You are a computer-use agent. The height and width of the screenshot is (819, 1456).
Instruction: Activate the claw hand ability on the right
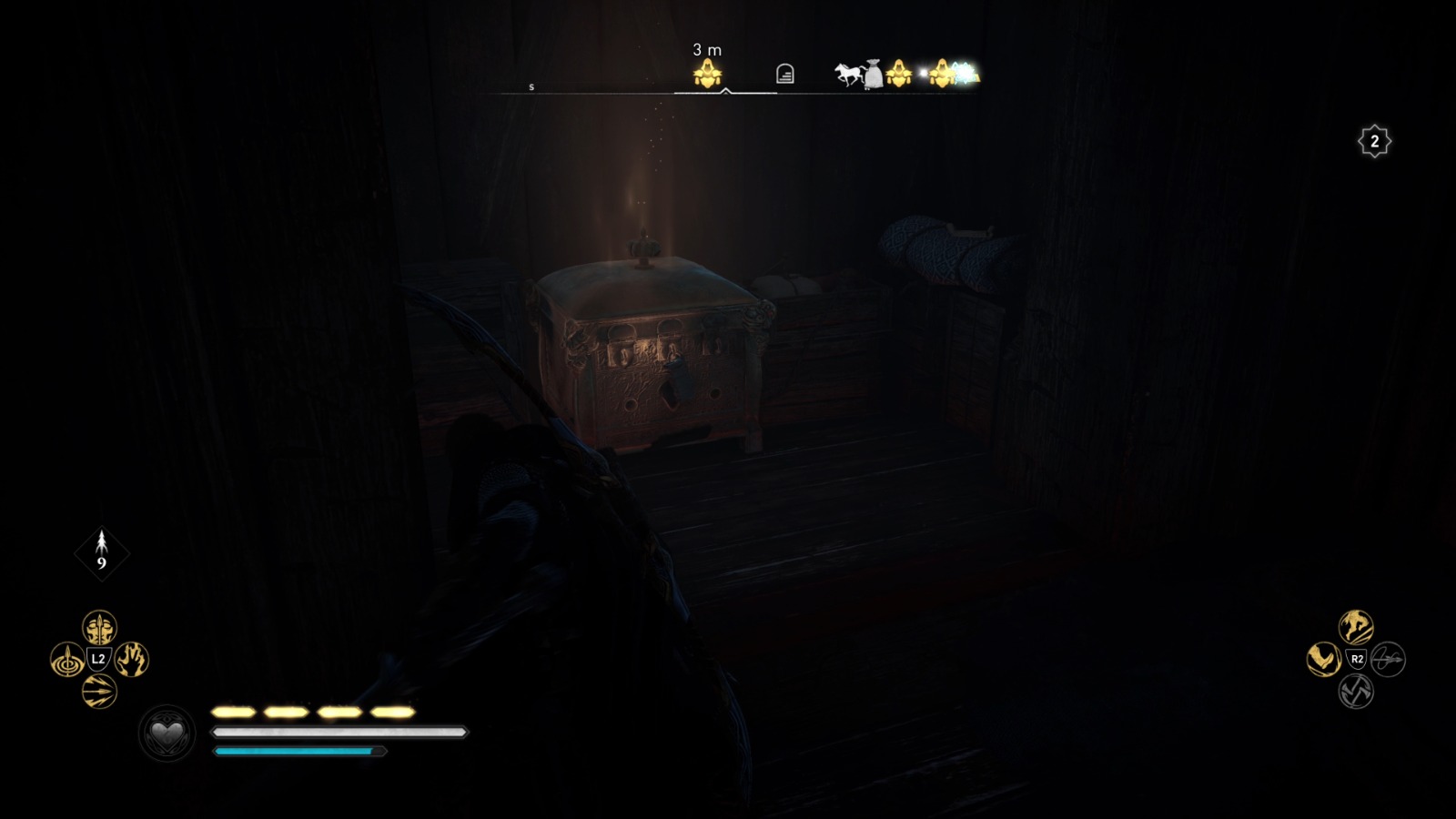coord(132,661)
